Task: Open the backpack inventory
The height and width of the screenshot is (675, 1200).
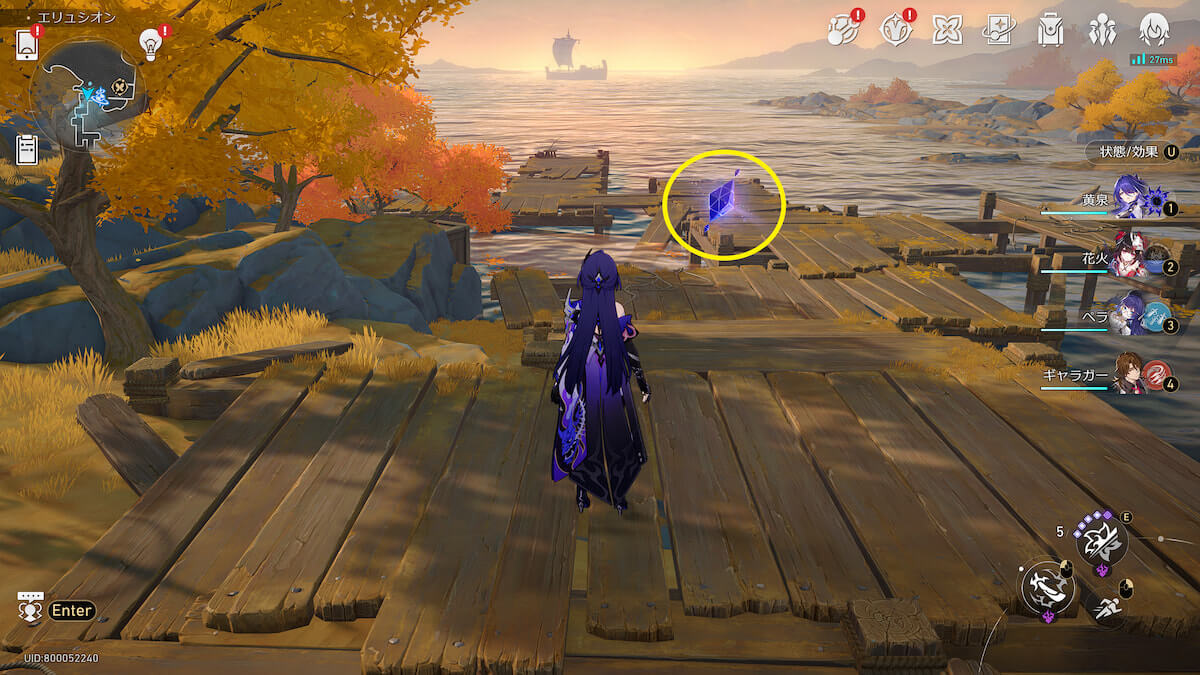Action: (x=1050, y=31)
